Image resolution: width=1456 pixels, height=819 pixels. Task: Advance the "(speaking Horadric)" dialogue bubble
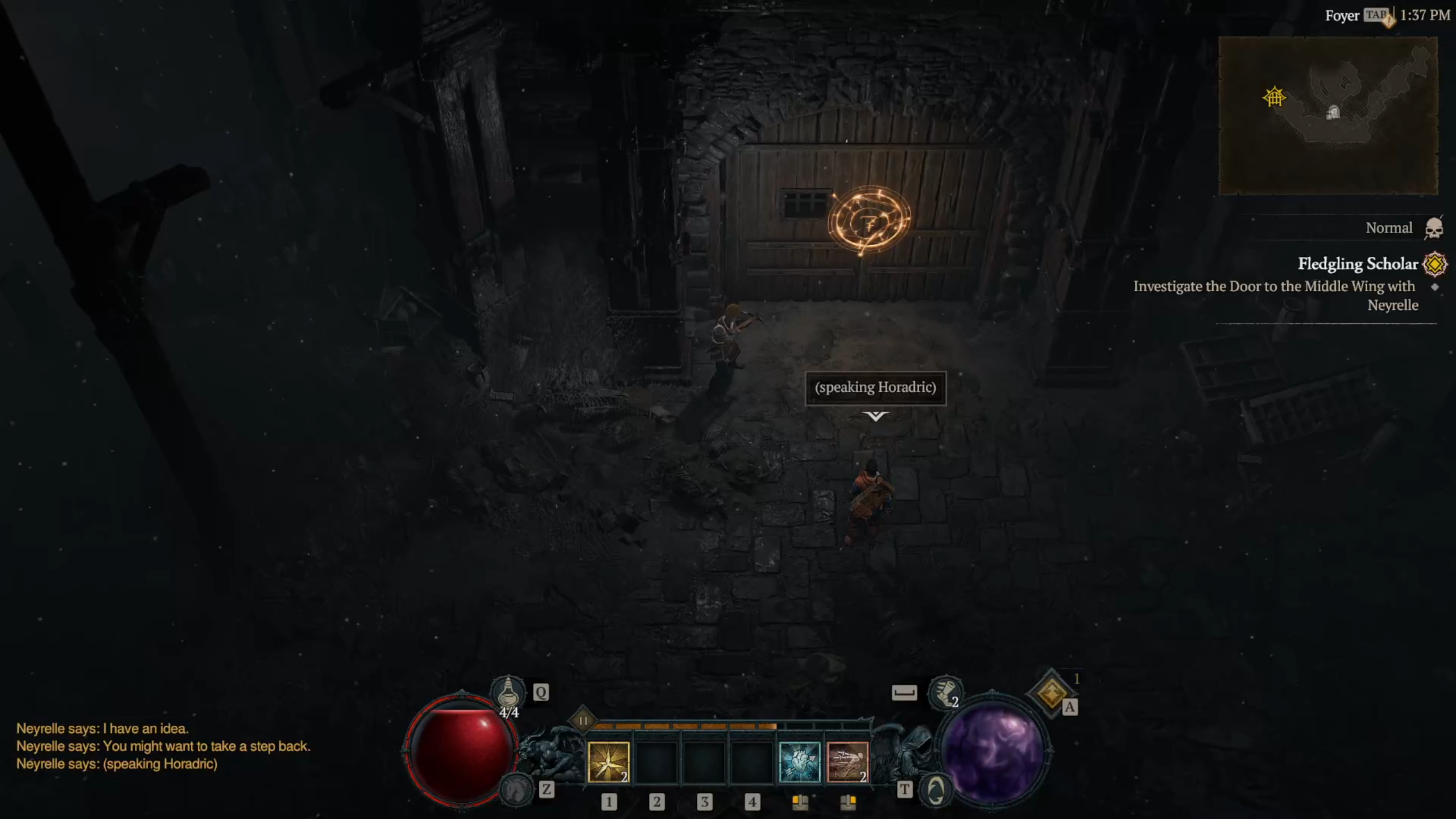pyautogui.click(x=875, y=388)
